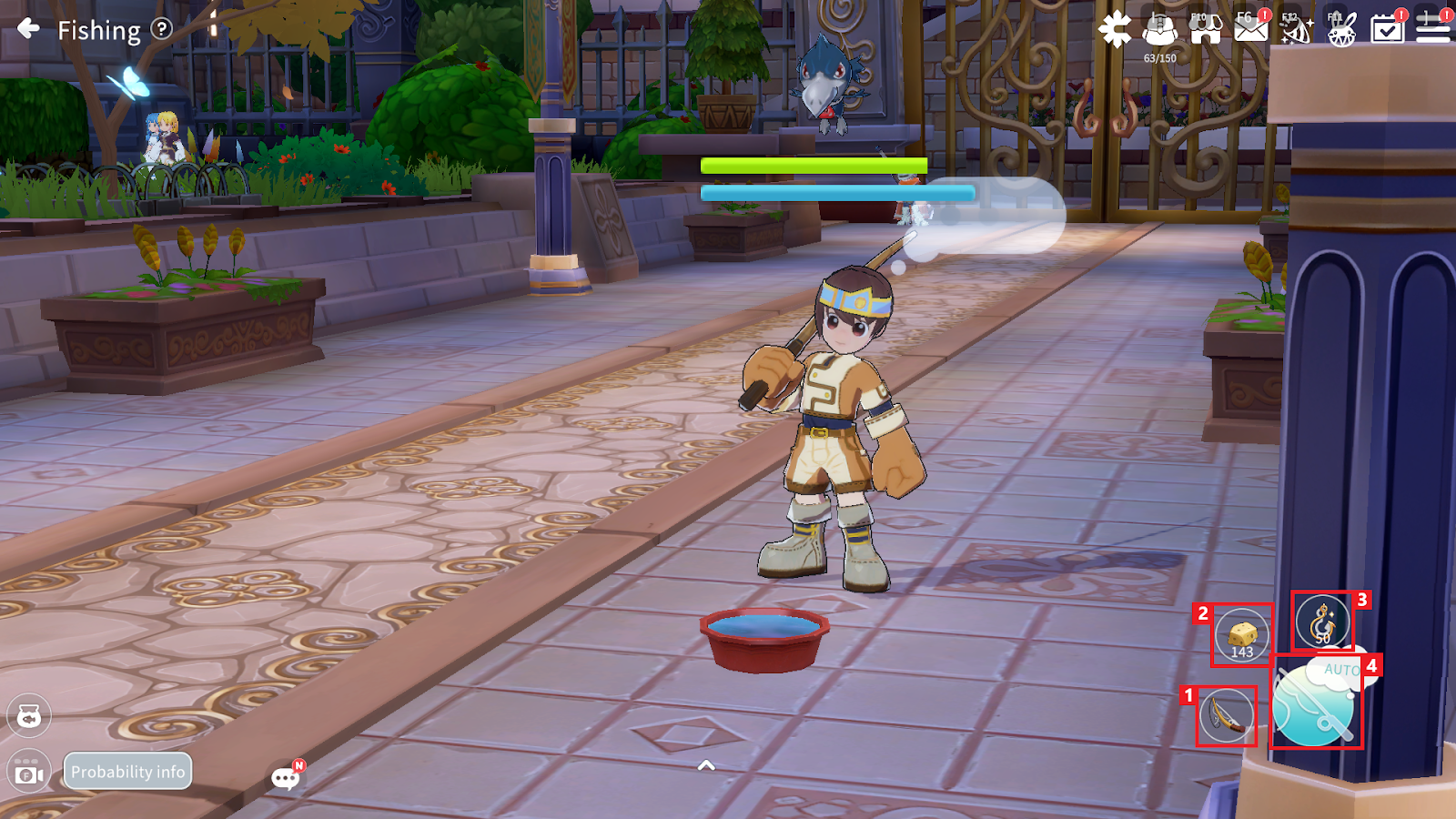Image resolution: width=1456 pixels, height=819 pixels.
Task: Click the sparkling fan icon
Action: (1296, 30)
